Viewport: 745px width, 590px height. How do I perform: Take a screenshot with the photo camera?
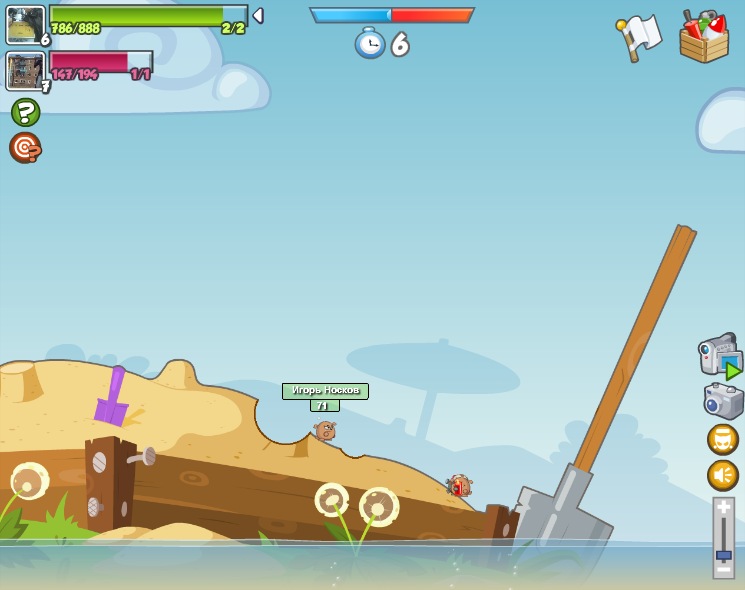[x=723, y=400]
